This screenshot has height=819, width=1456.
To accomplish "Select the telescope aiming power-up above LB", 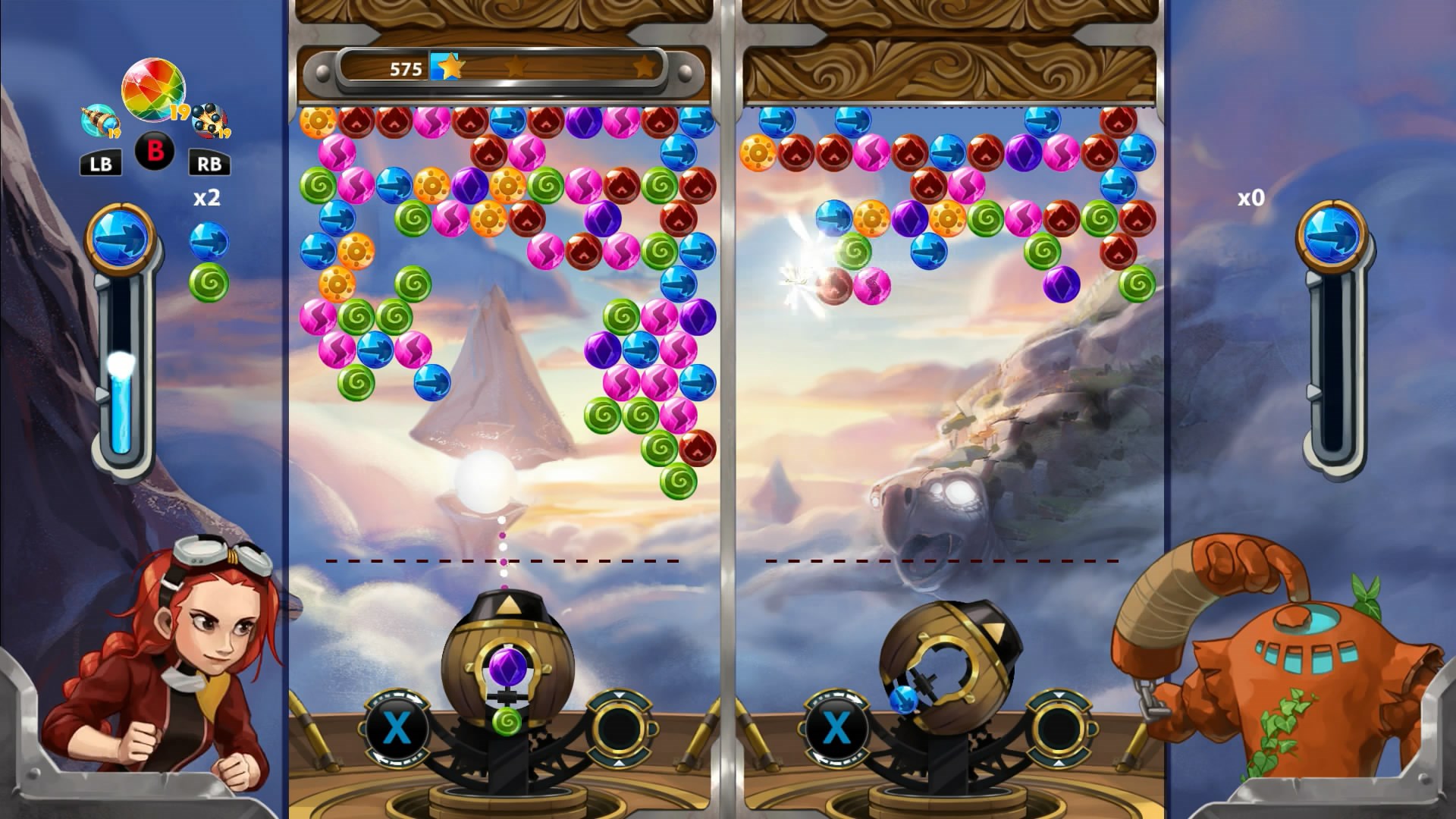I will click(99, 121).
